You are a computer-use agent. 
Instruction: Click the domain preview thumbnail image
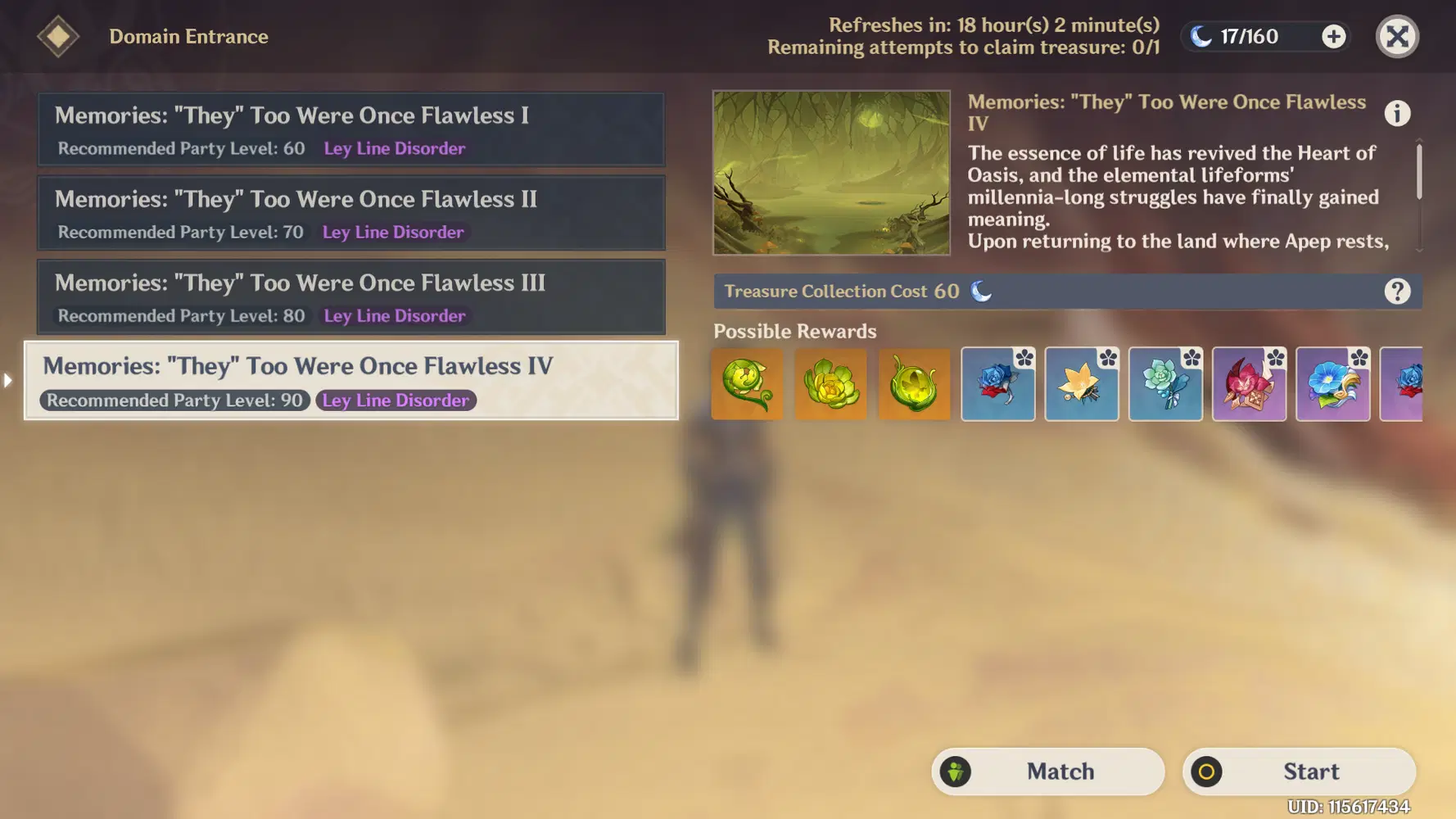[831, 172]
